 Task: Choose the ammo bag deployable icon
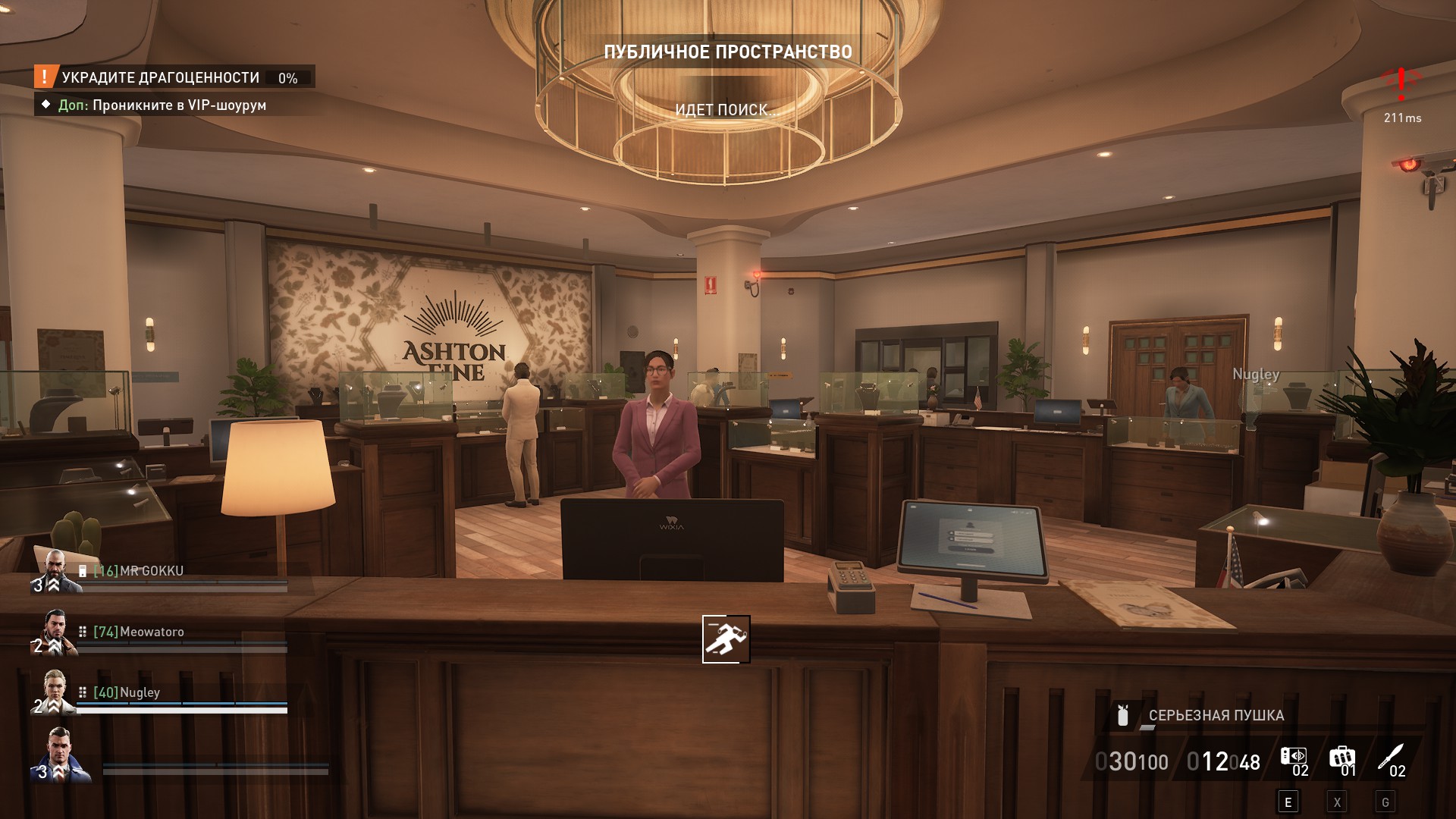(x=1341, y=758)
